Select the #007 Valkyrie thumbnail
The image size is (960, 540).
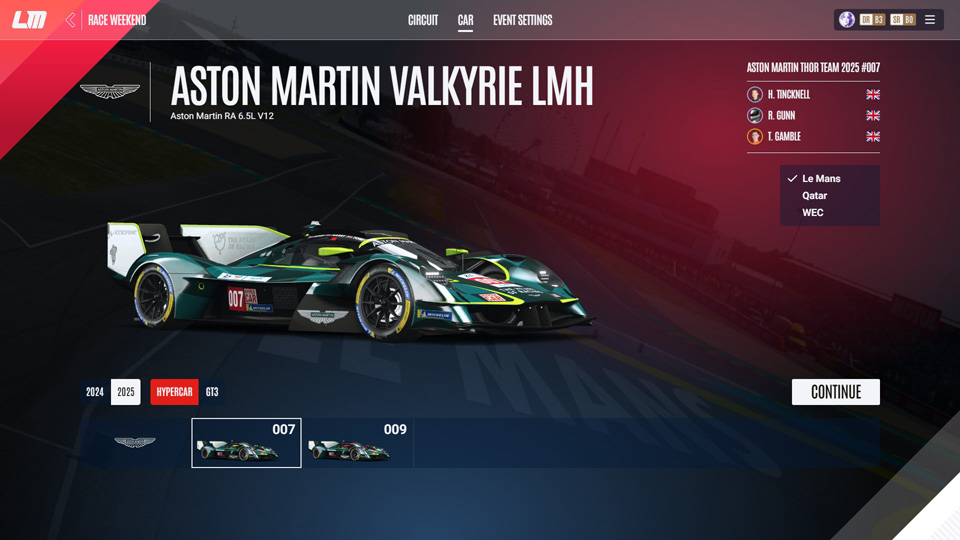(246, 443)
